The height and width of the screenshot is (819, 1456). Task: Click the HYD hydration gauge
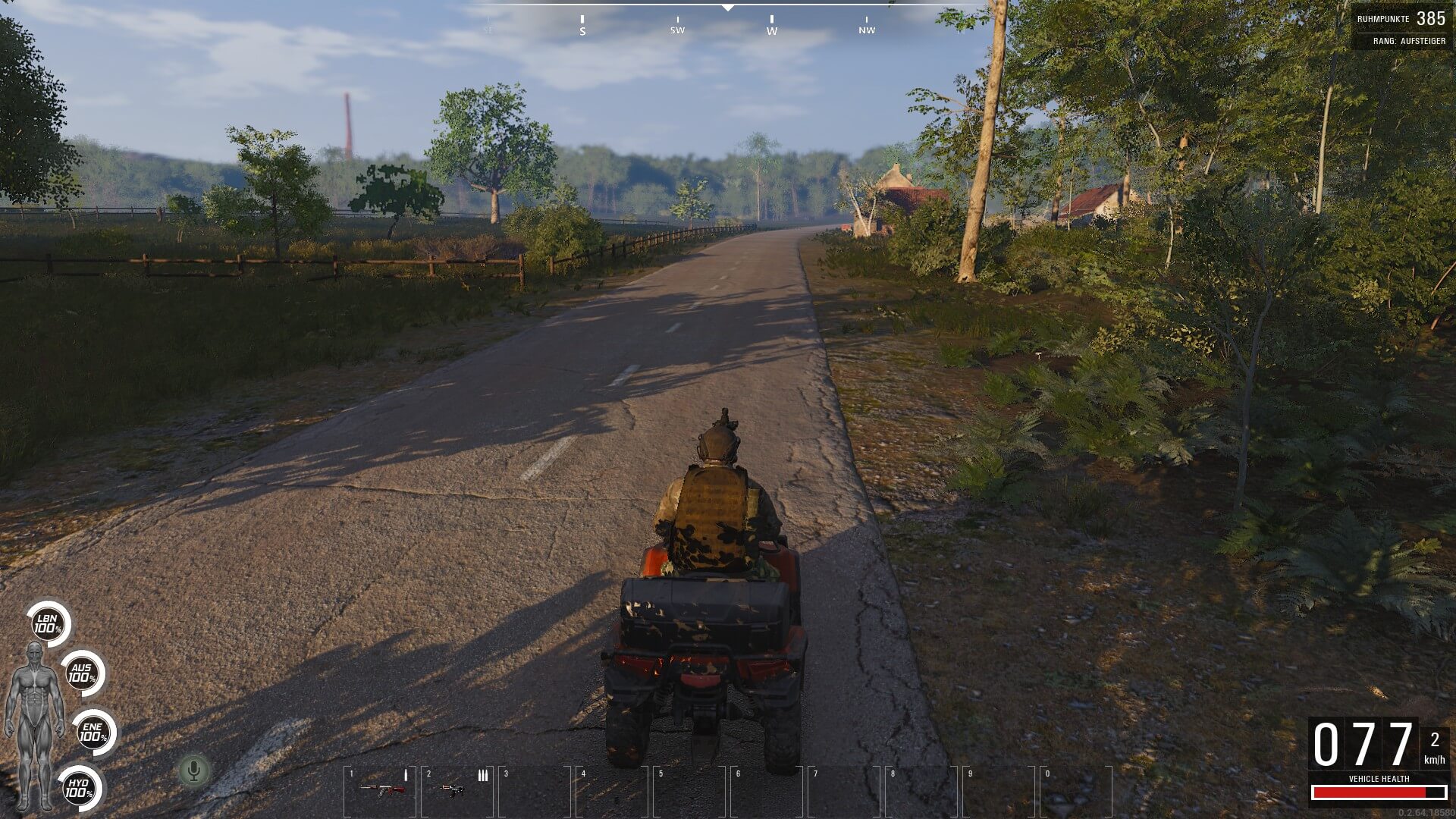(x=79, y=788)
